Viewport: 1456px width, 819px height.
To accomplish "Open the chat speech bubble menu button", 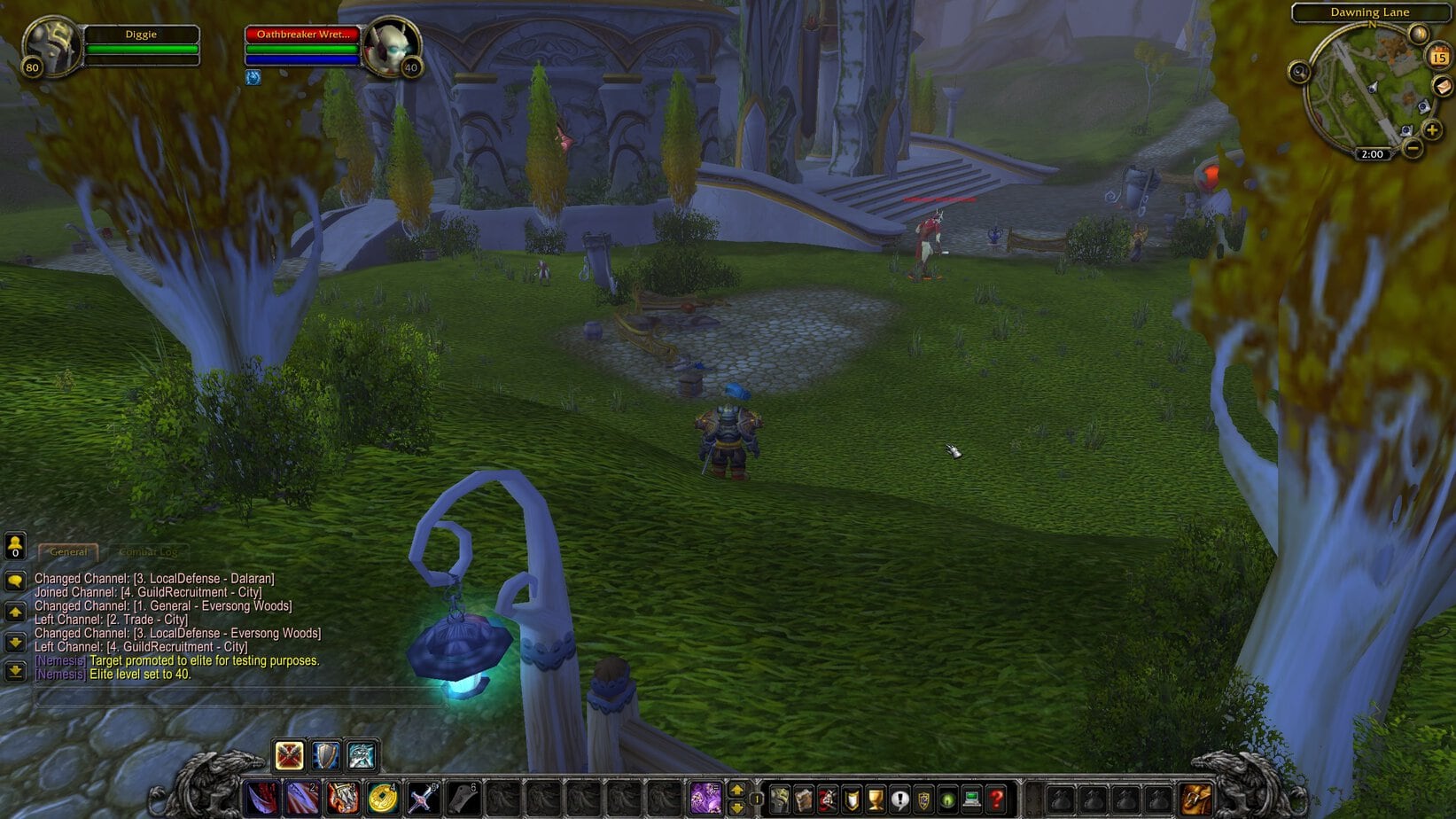I will click(x=15, y=581).
